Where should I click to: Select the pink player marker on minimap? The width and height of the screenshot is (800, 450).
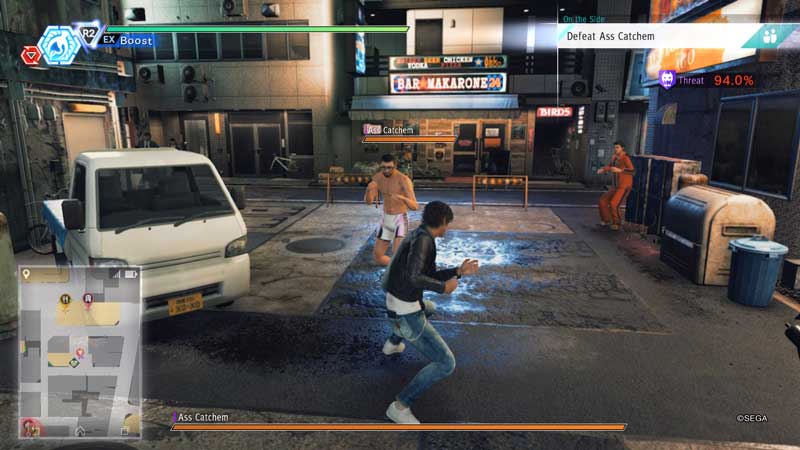coord(79,354)
